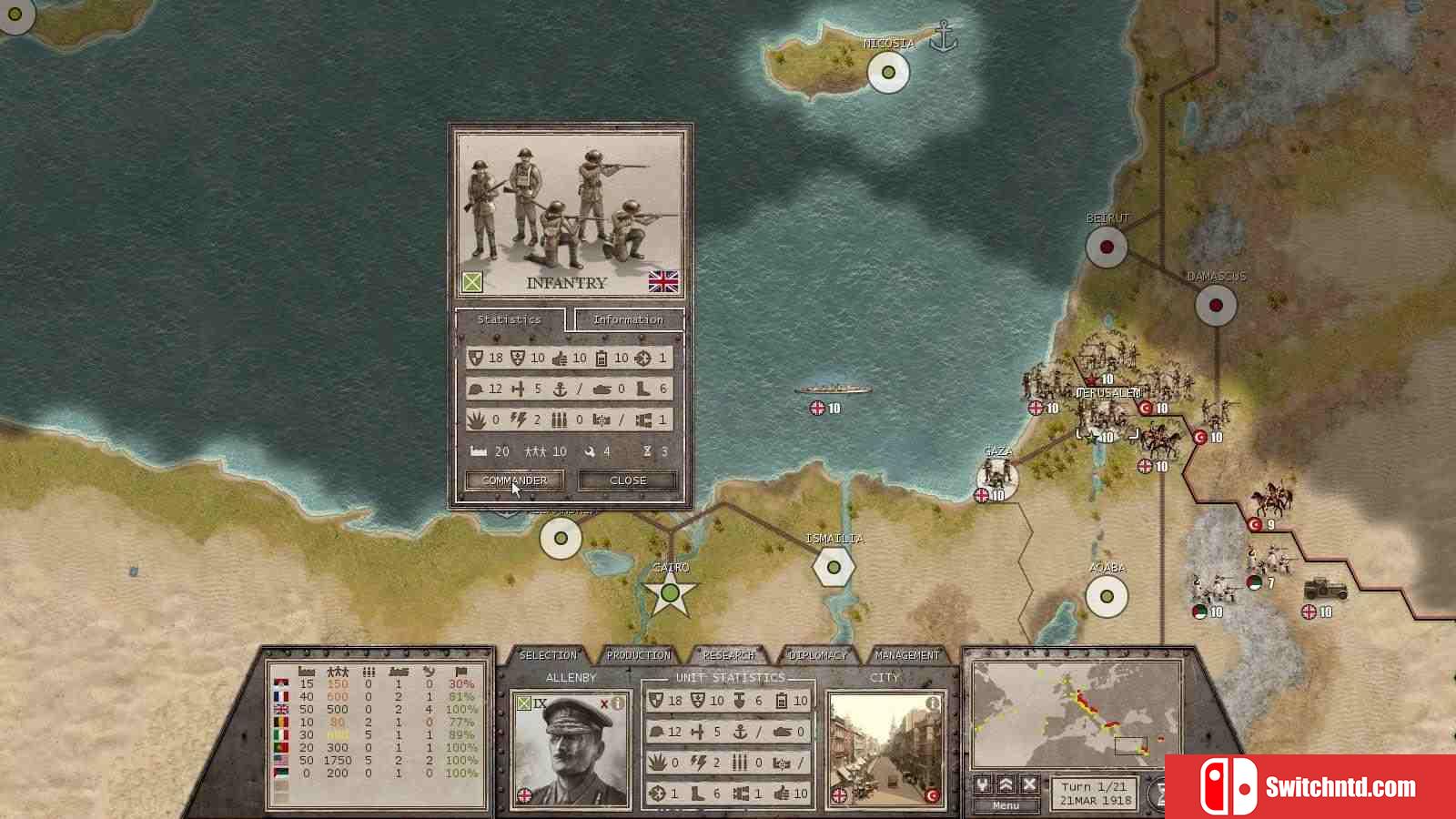Click the X button below the minimap
Screen dimensions: 1456x819
[1029, 784]
